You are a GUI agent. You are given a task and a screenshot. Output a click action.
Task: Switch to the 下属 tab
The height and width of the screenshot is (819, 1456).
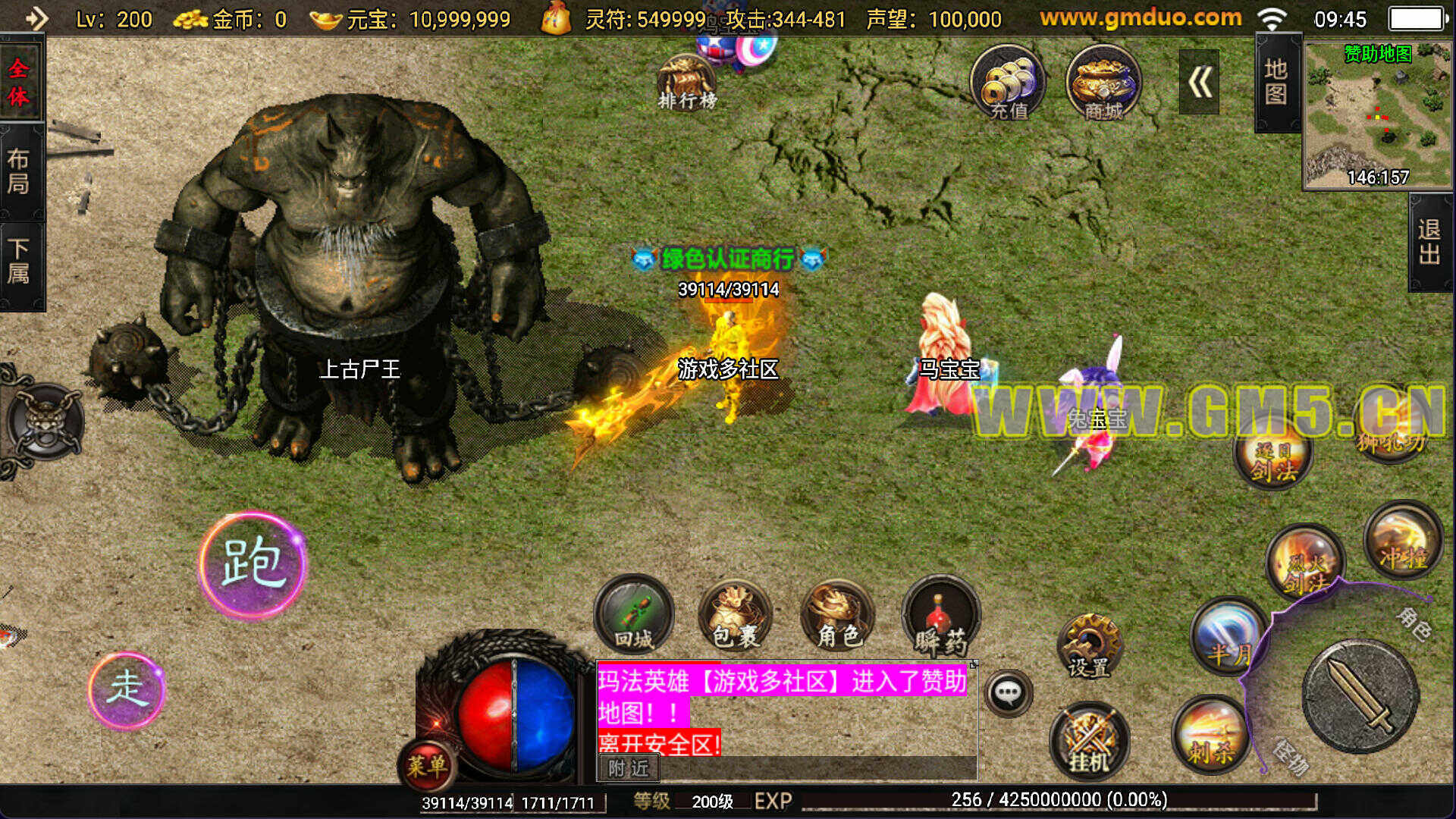pyautogui.click(x=20, y=261)
